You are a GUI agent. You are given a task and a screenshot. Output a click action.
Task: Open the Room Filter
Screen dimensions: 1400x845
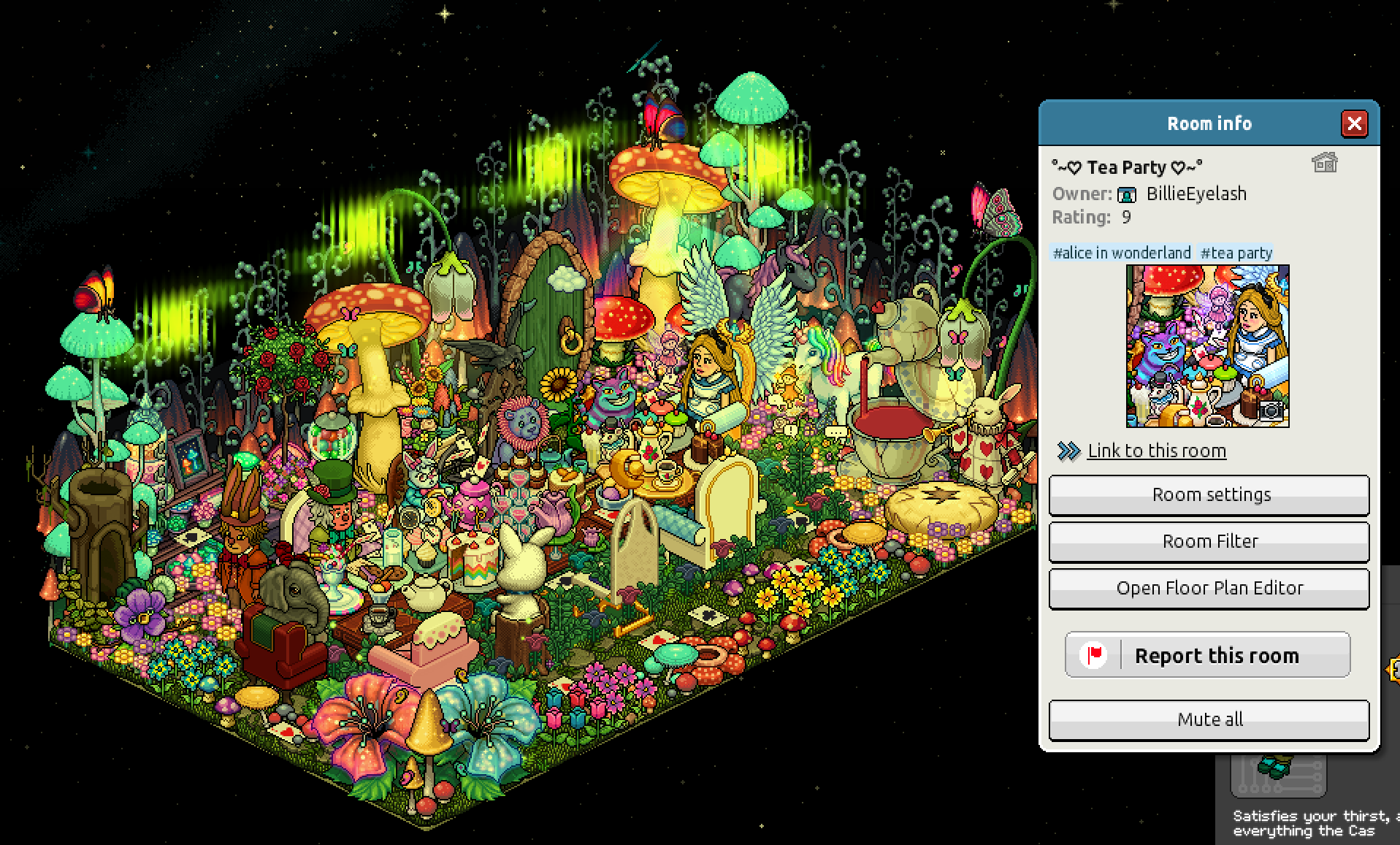tap(1209, 542)
